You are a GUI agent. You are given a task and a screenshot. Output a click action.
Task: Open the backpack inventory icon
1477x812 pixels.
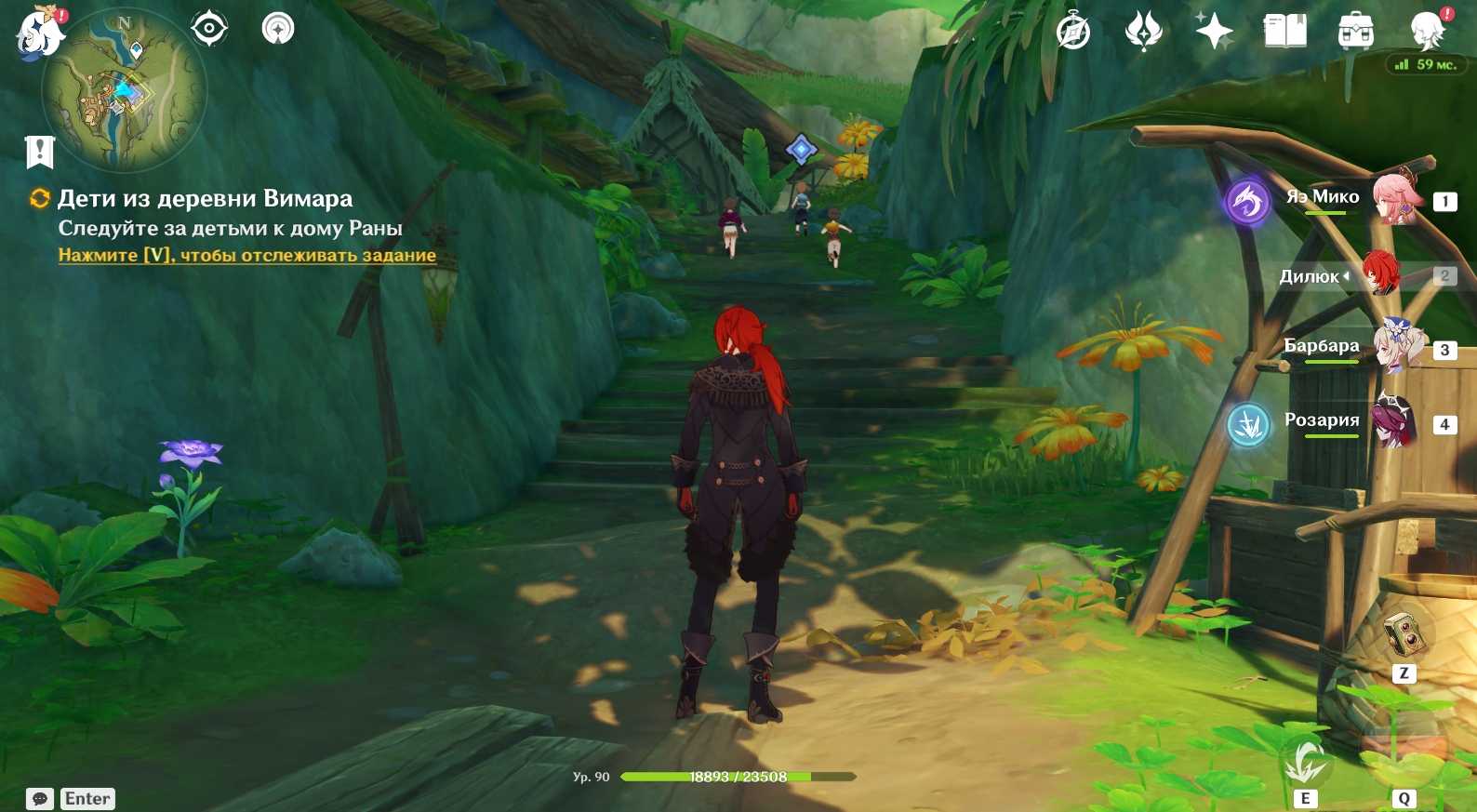click(x=1355, y=32)
